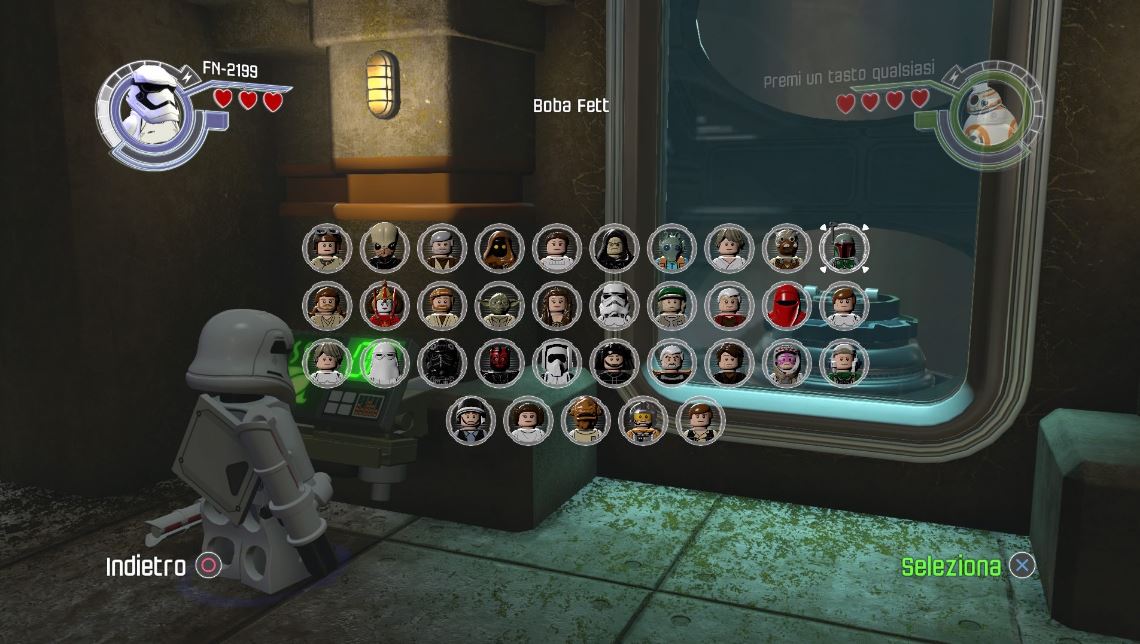Viewport: 1140px width, 644px height.
Task: Pick the white Snowtrooper portrait
Action: click(384, 363)
